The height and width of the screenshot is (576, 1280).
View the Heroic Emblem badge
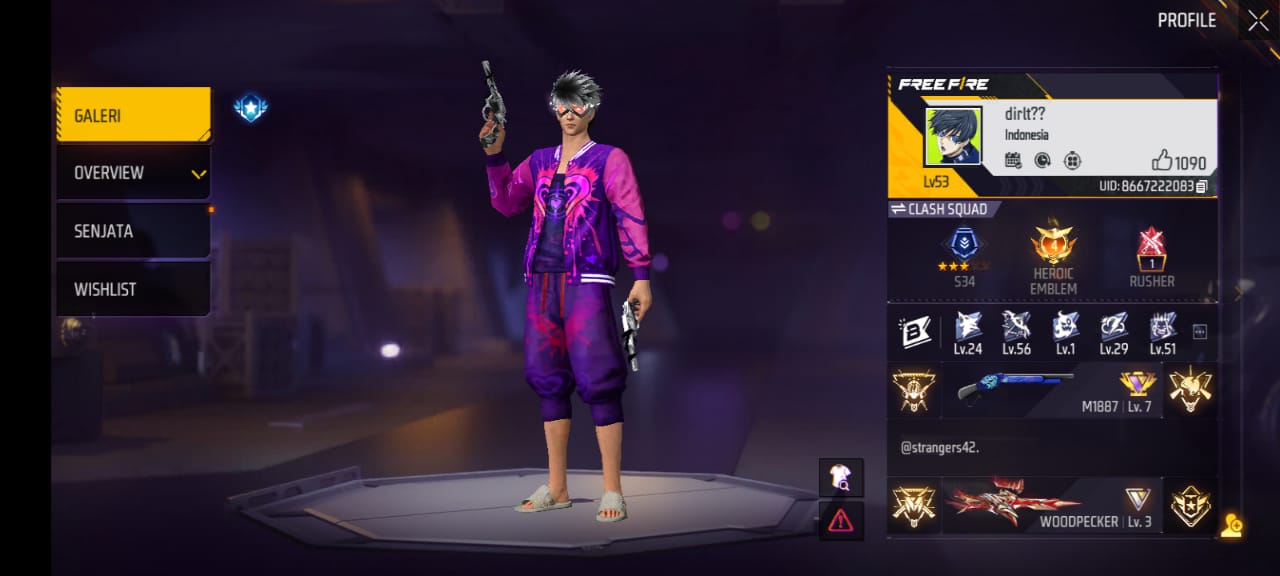point(1053,258)
